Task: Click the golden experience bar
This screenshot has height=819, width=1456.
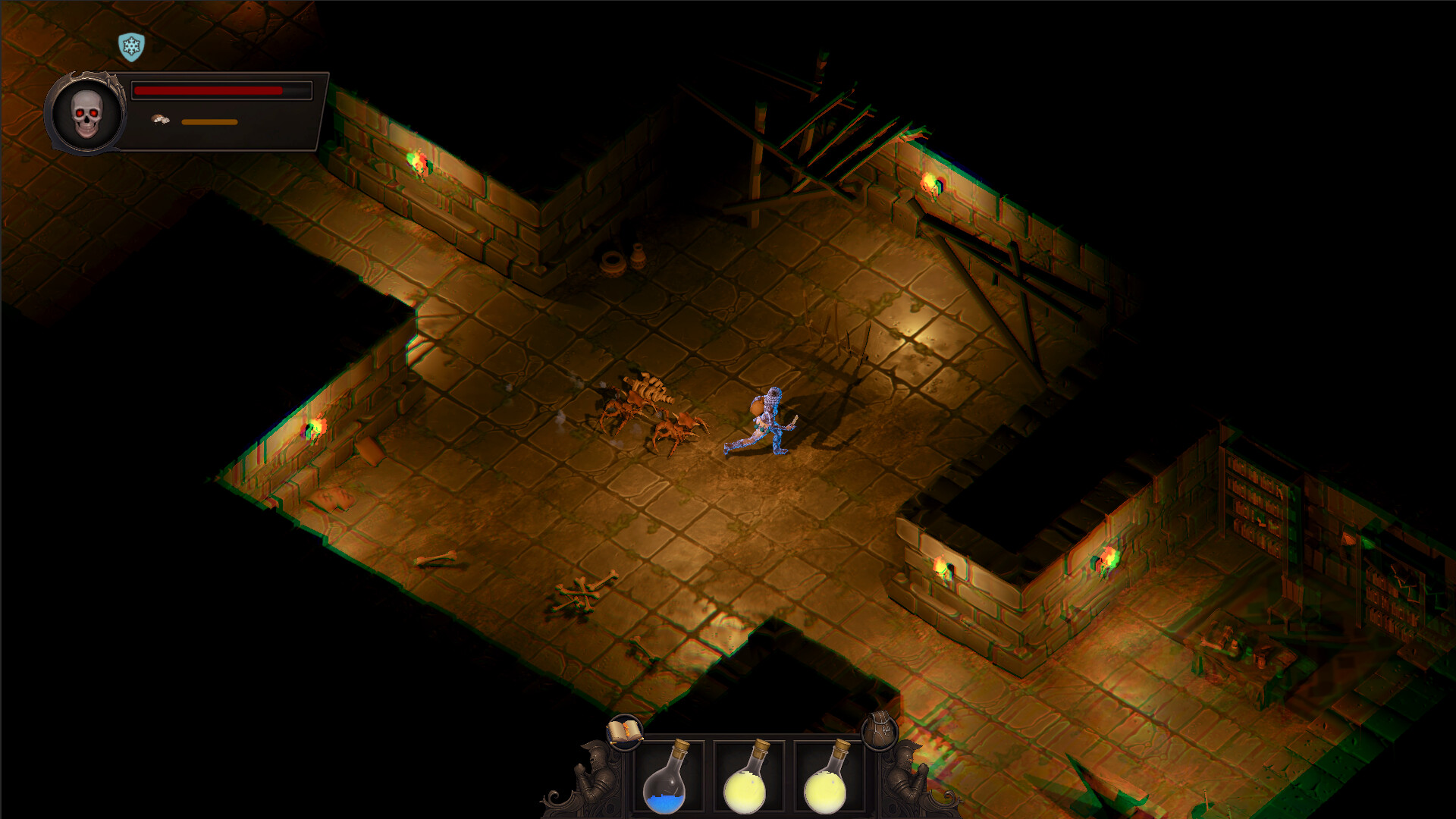Action: tap(209, 120)
